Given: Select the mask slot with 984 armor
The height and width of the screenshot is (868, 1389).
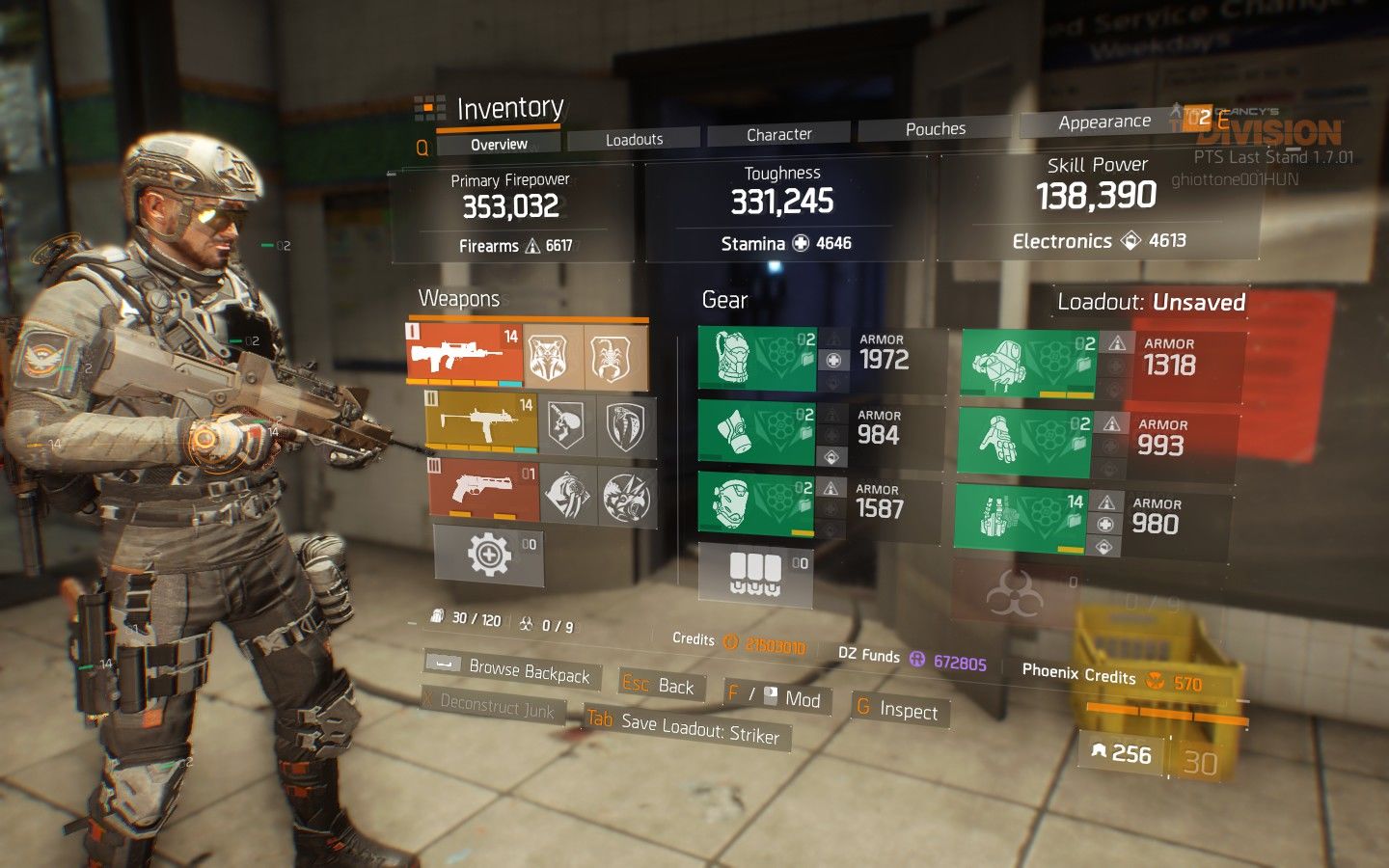Looking at the screenshot, I should point(757,434).
